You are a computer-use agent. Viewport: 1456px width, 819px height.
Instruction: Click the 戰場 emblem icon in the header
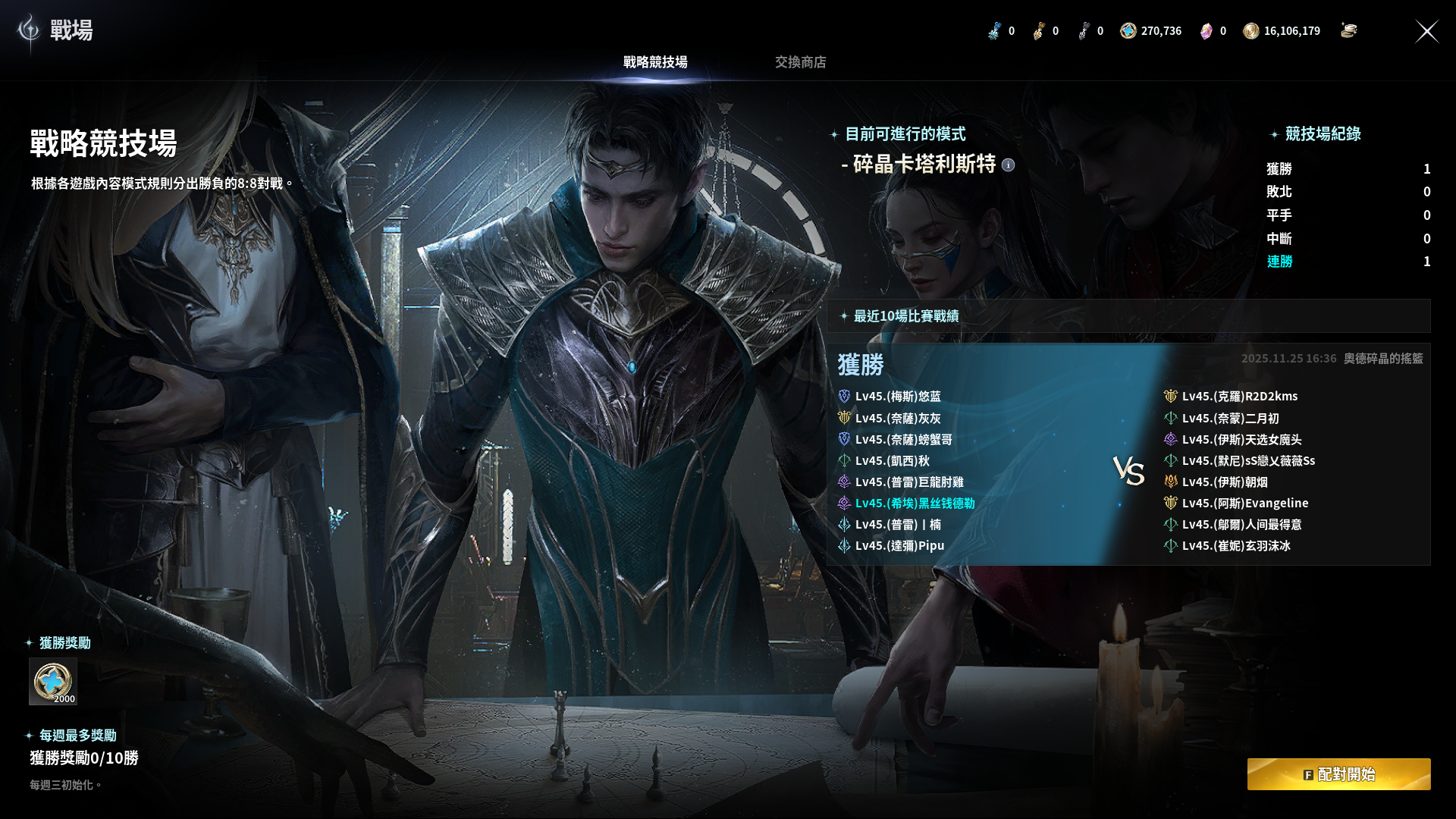[29, 30]
